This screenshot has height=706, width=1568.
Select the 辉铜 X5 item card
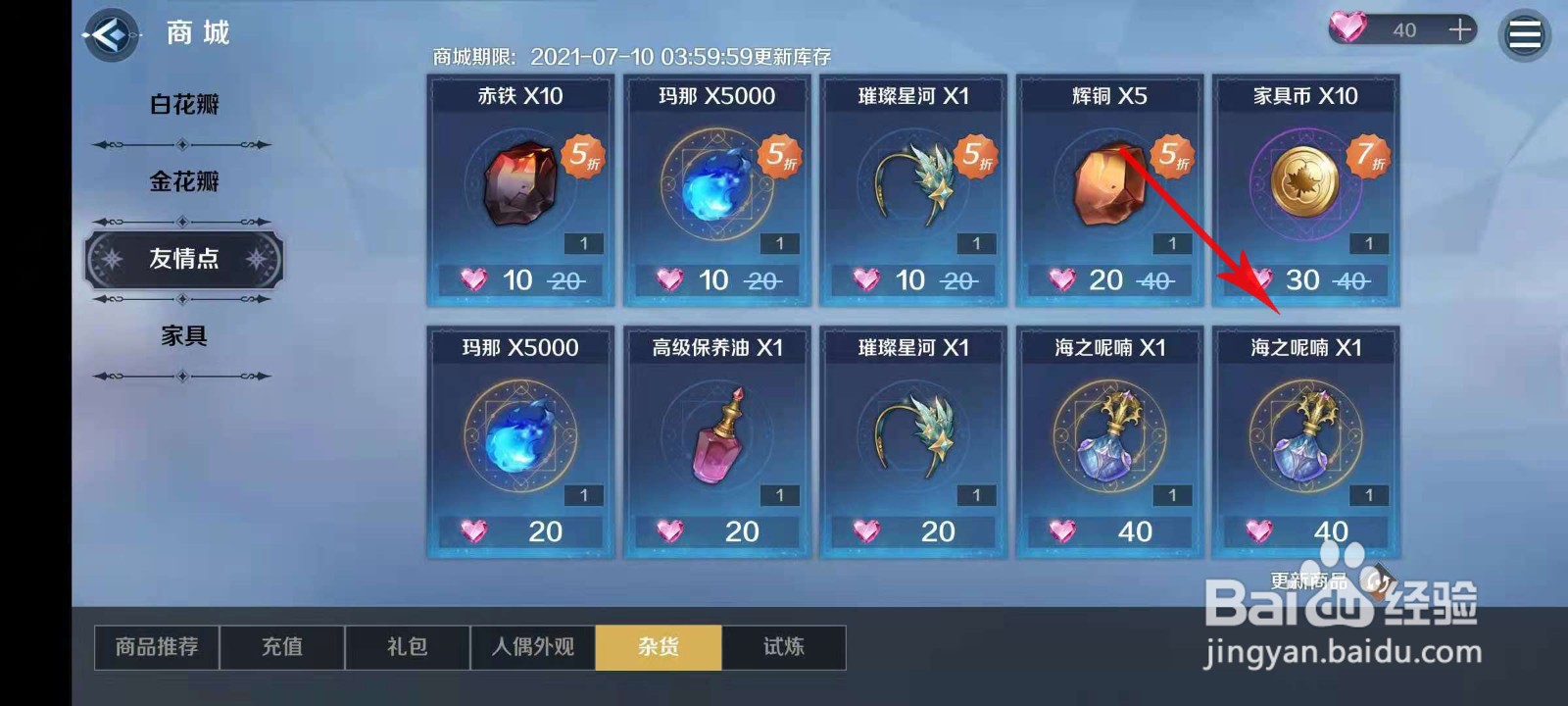click(1107, 191)
